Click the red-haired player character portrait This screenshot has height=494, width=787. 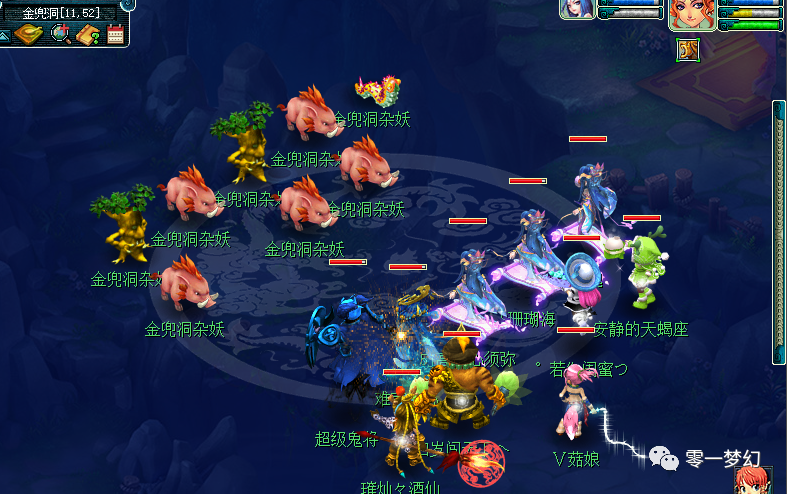click(692, 15)
